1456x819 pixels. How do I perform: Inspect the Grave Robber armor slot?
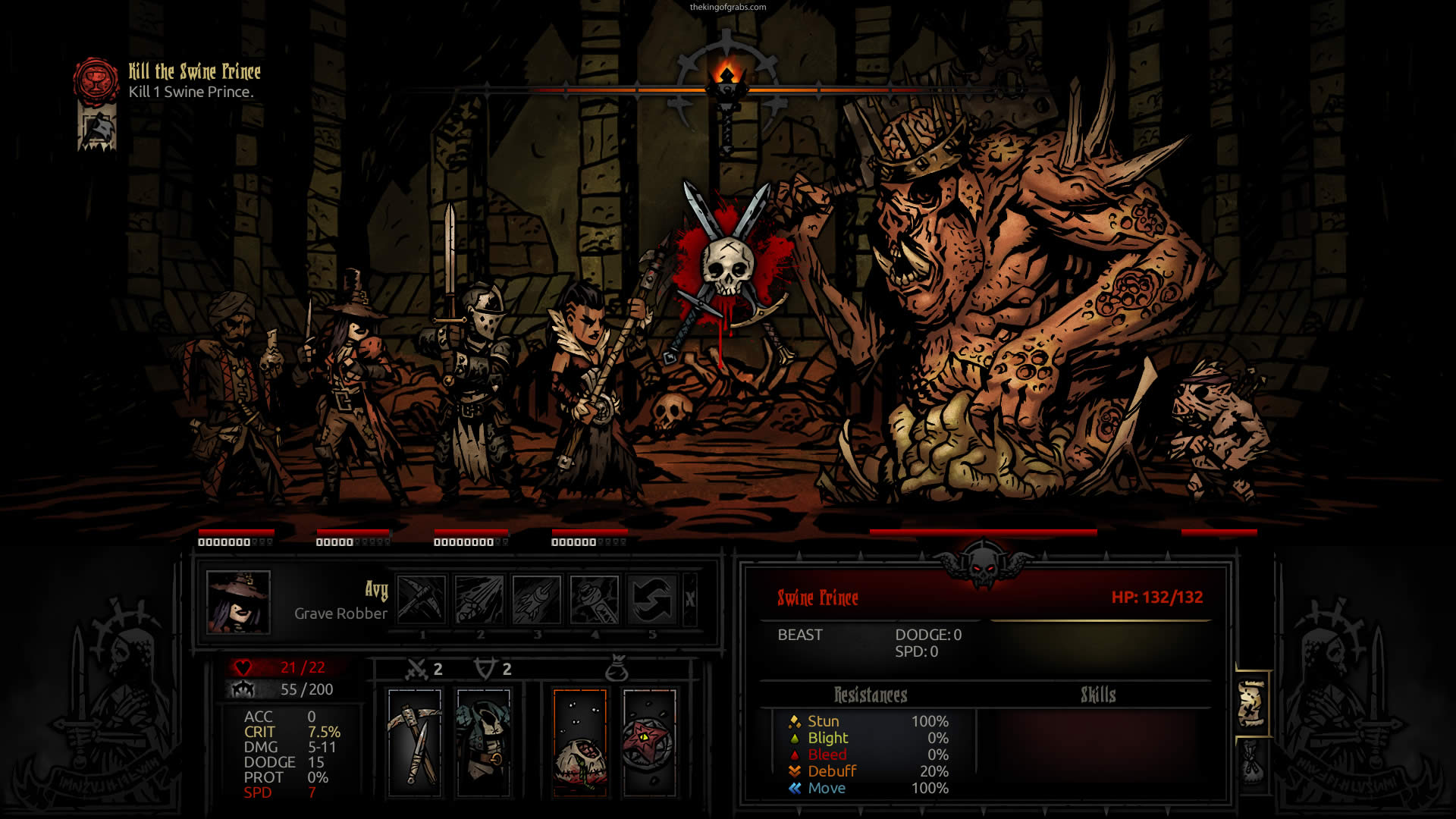(x=483, y=742)
